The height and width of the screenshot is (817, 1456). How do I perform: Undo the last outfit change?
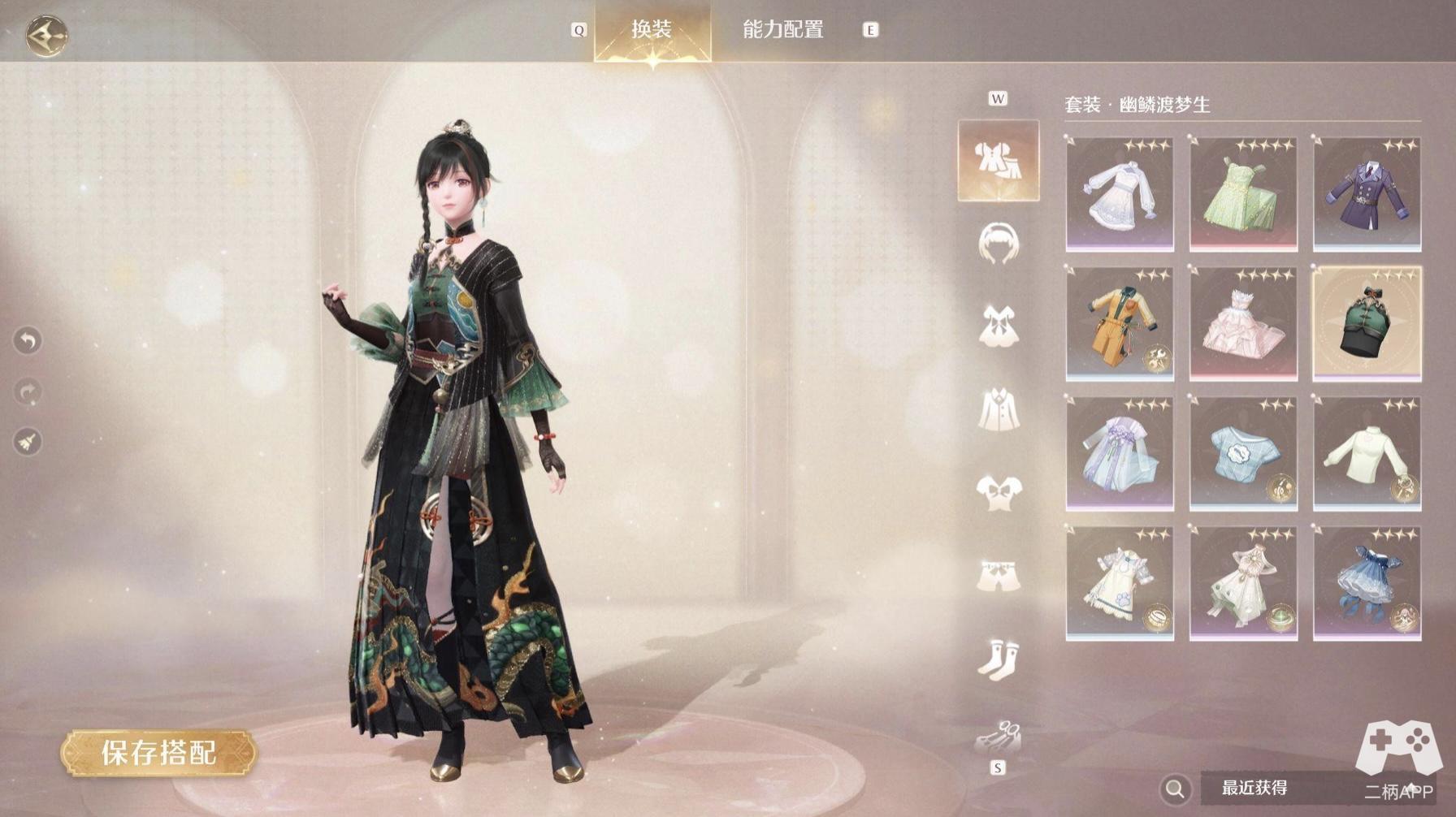click(x=28, y=340)
